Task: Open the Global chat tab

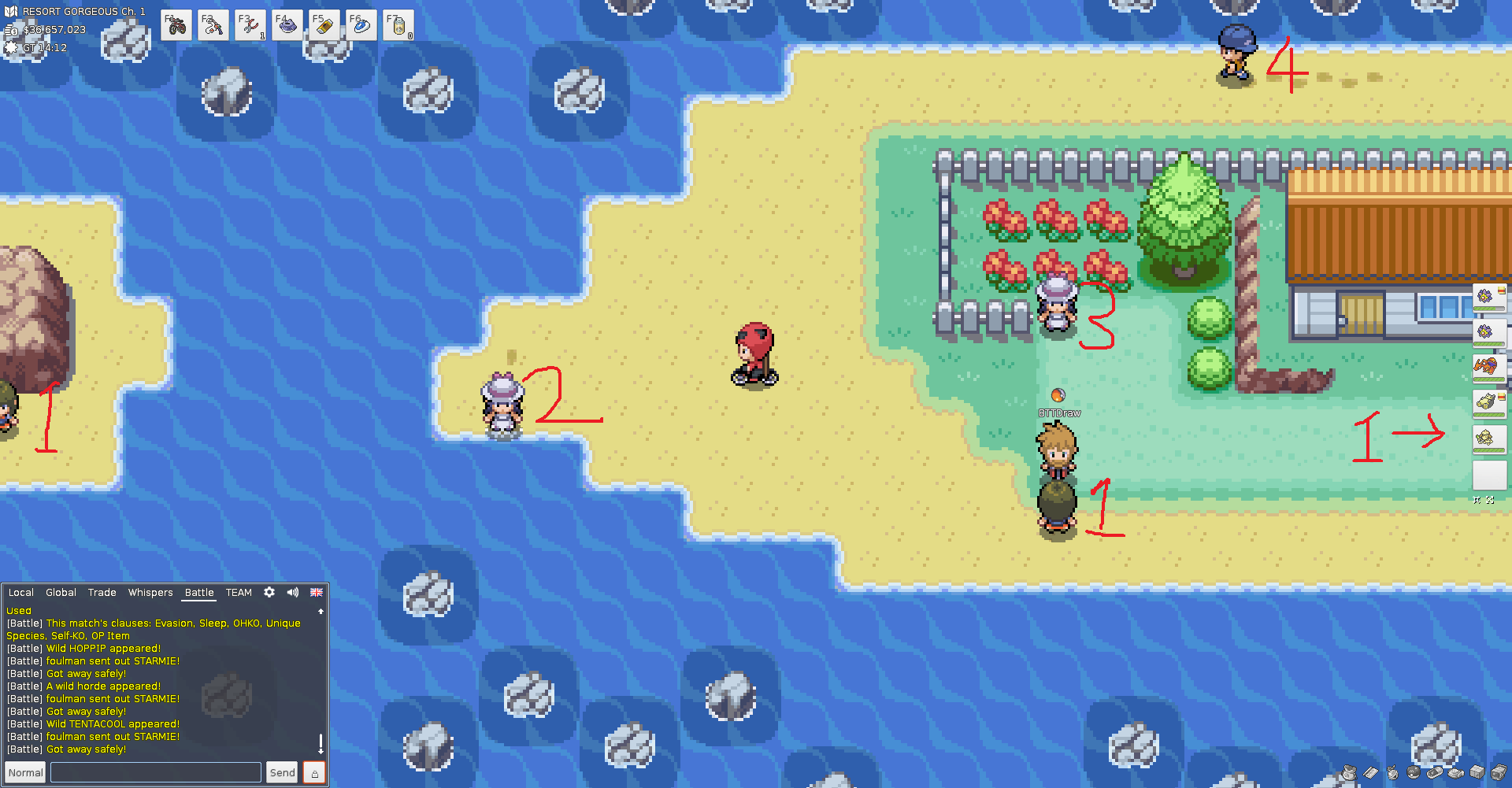Action: click(x=61, y=593)
